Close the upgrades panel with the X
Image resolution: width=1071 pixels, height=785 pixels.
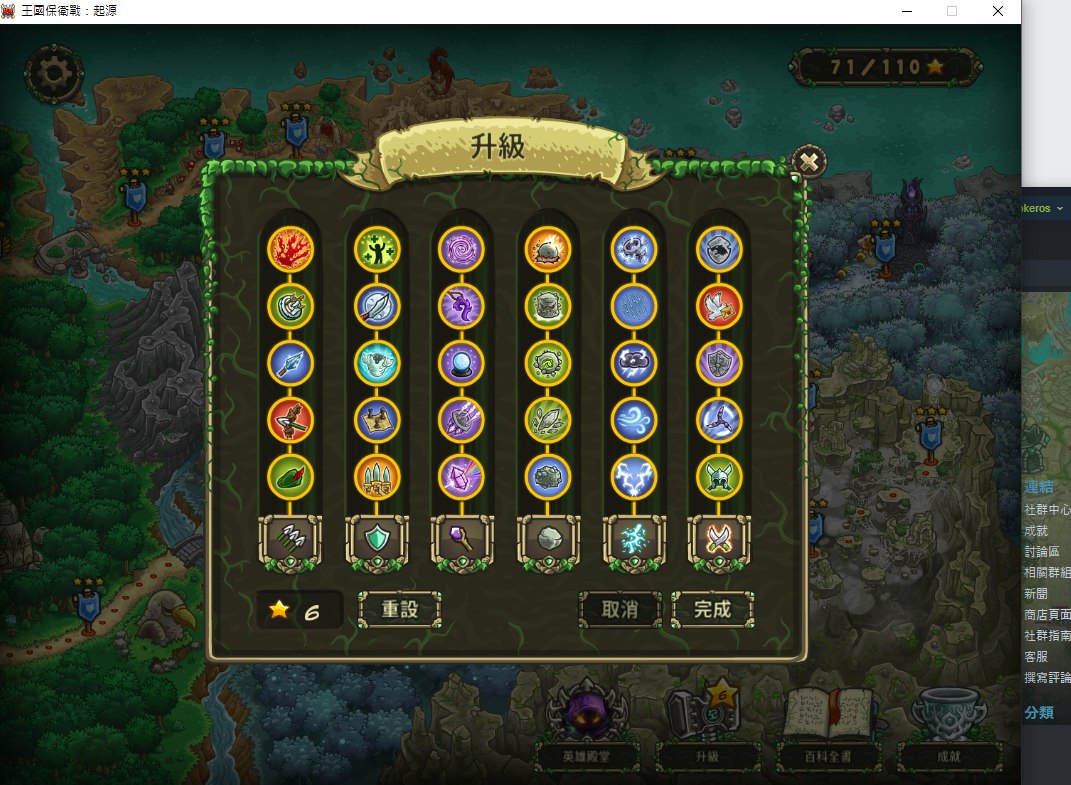tap(808, 162)
